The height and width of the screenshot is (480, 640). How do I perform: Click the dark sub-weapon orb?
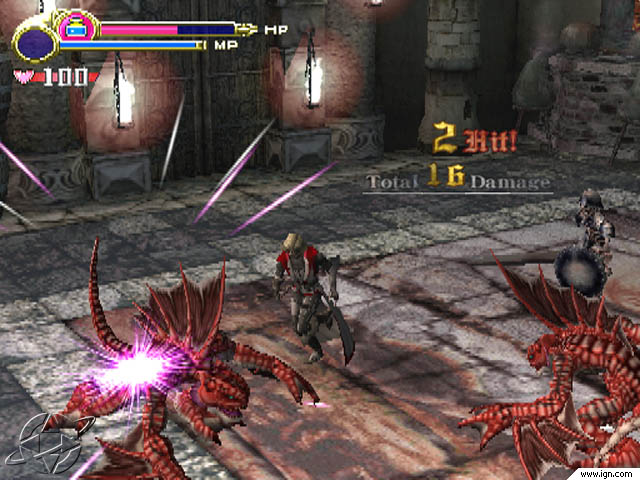(36, 44)
